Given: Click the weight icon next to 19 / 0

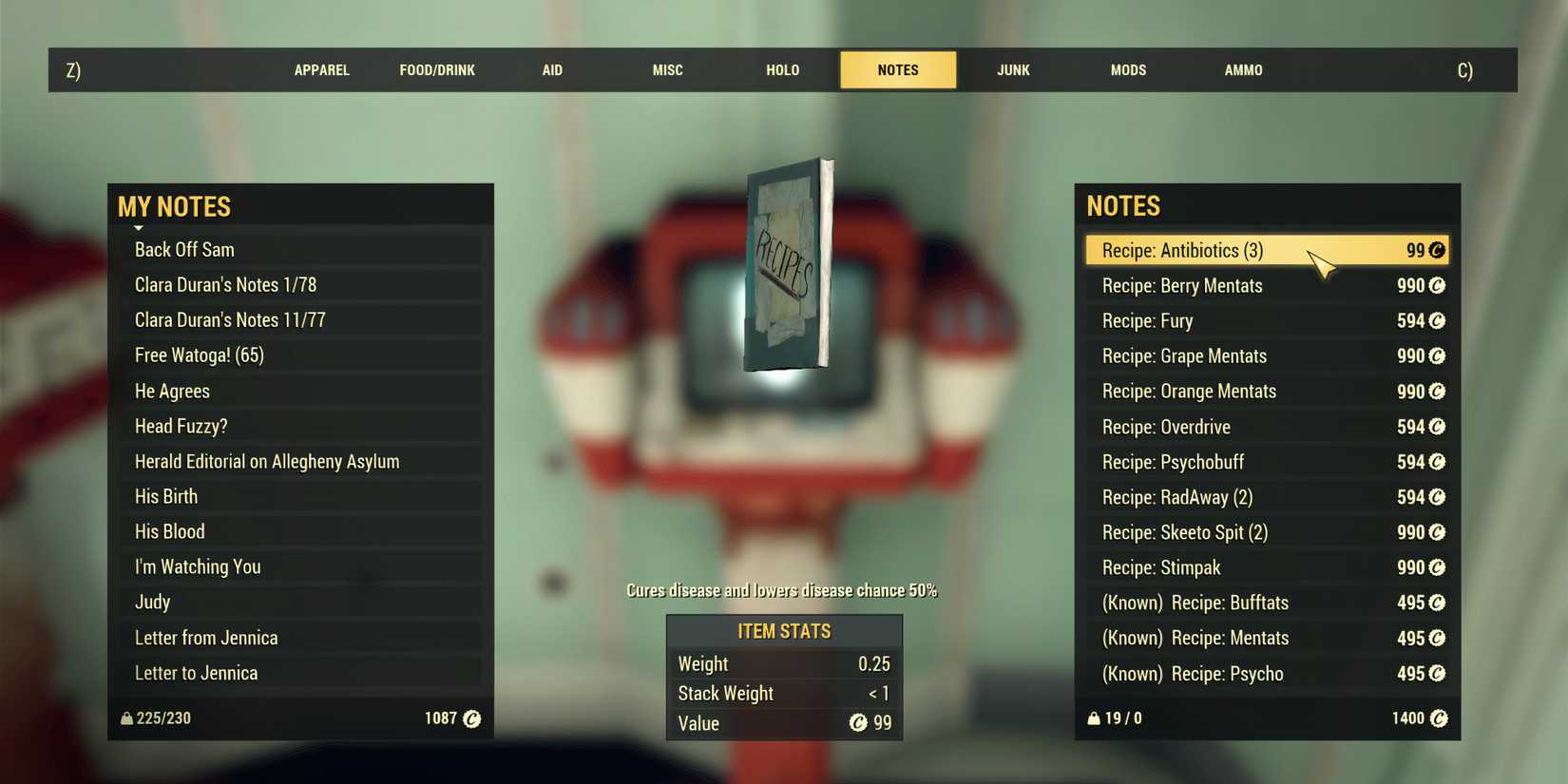Looking at the screenshot, I should pyautogui.click(x=1093, y=718).
